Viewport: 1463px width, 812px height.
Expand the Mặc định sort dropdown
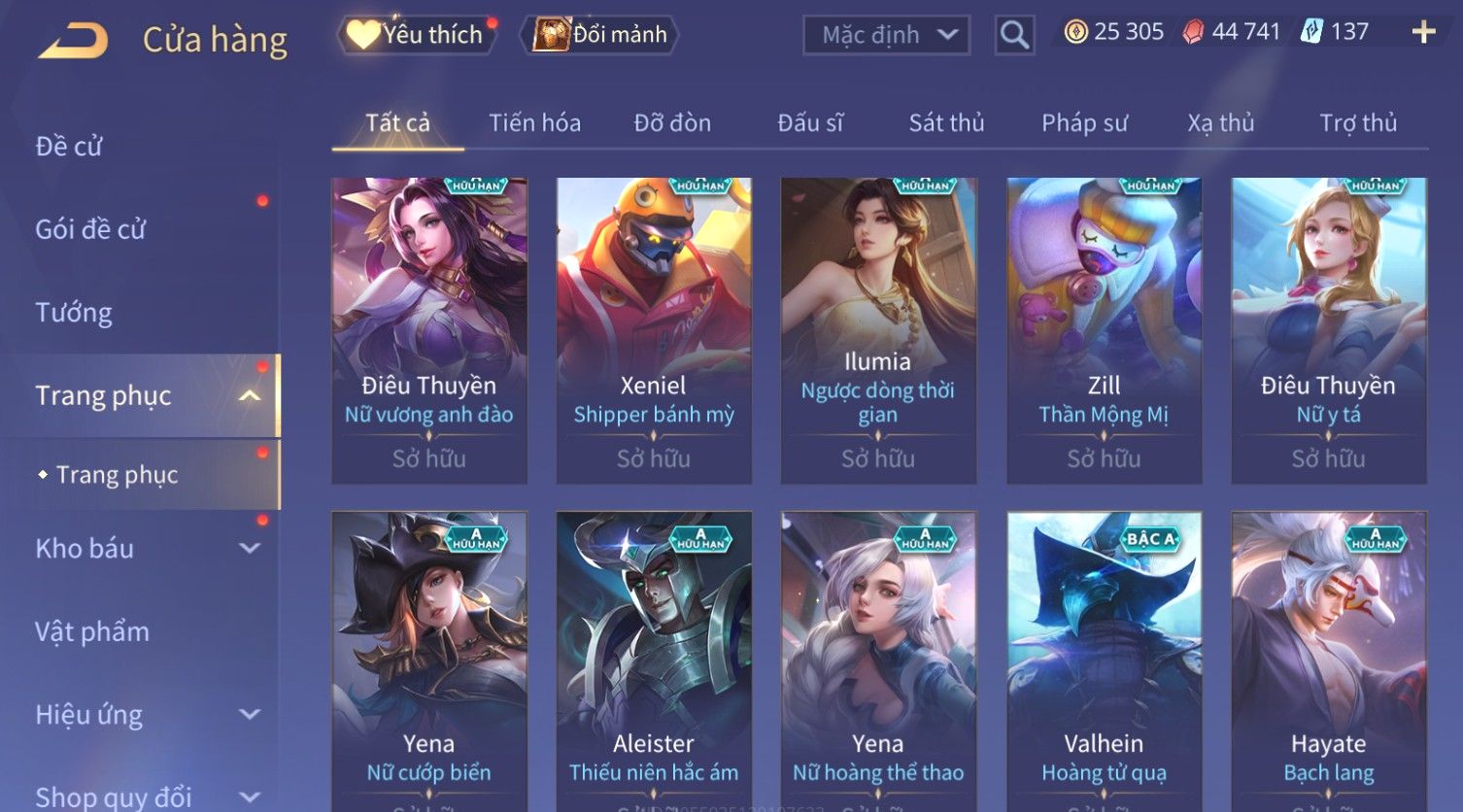point(886,35)
